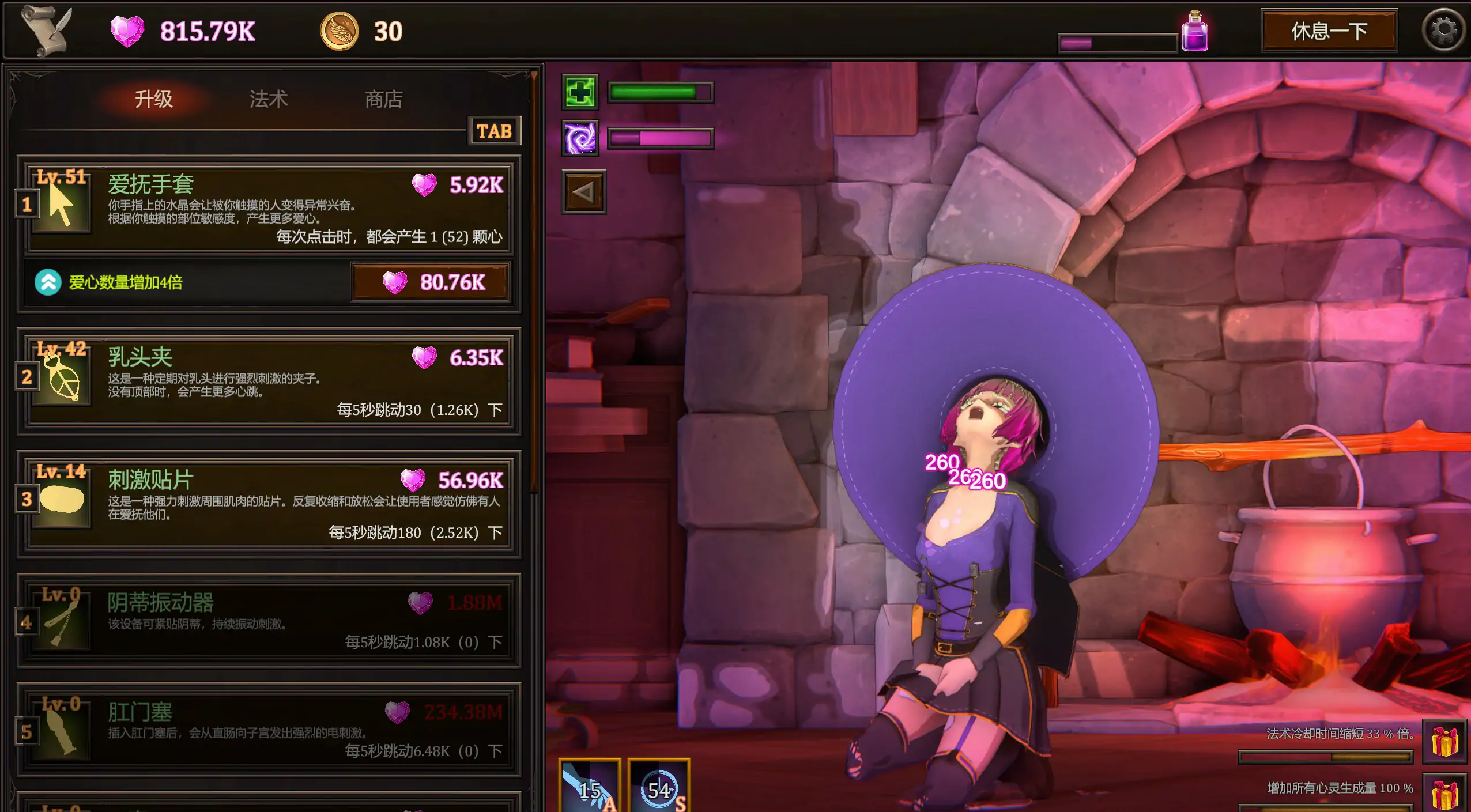The width and height of the screenshot is (1471, 812).
Task: Switch to the 法术 tab
Action: coord(269,98)
